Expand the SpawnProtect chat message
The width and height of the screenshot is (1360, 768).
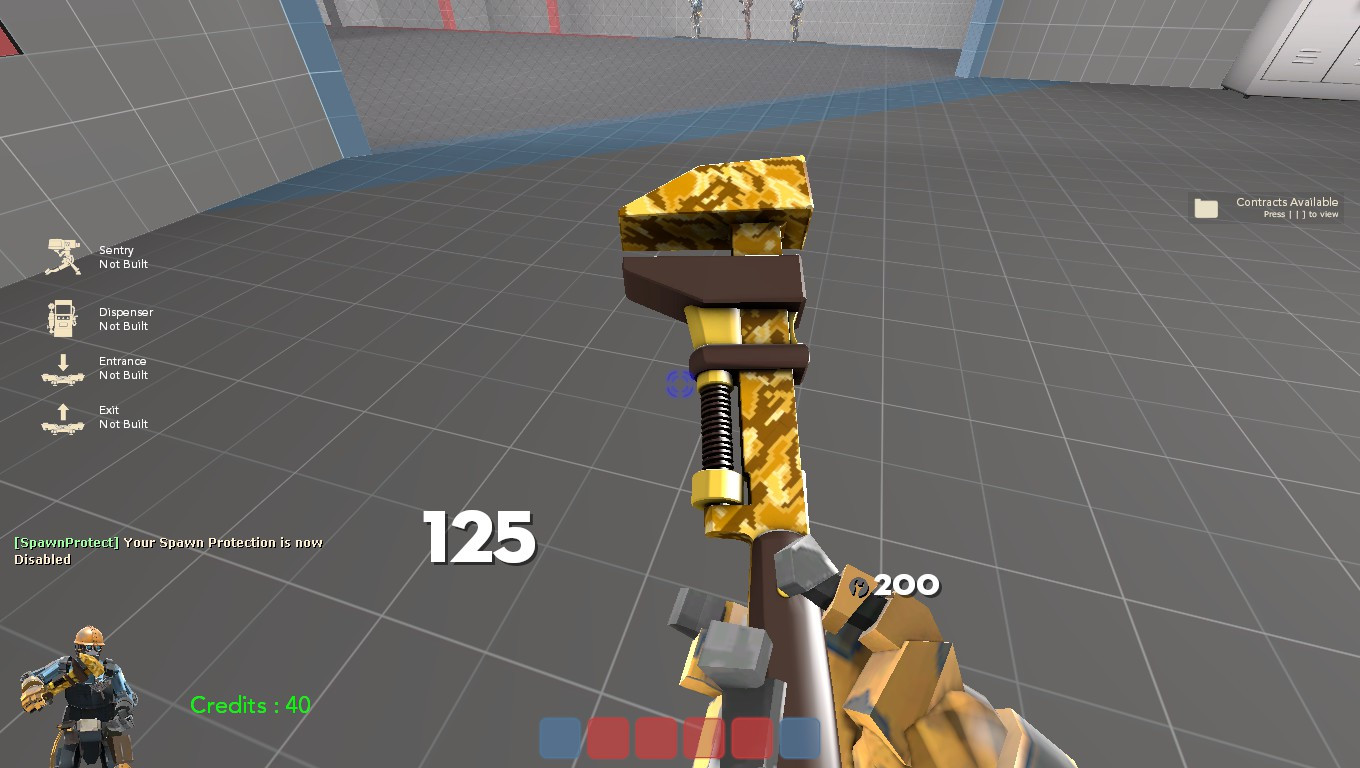[170, 550]
